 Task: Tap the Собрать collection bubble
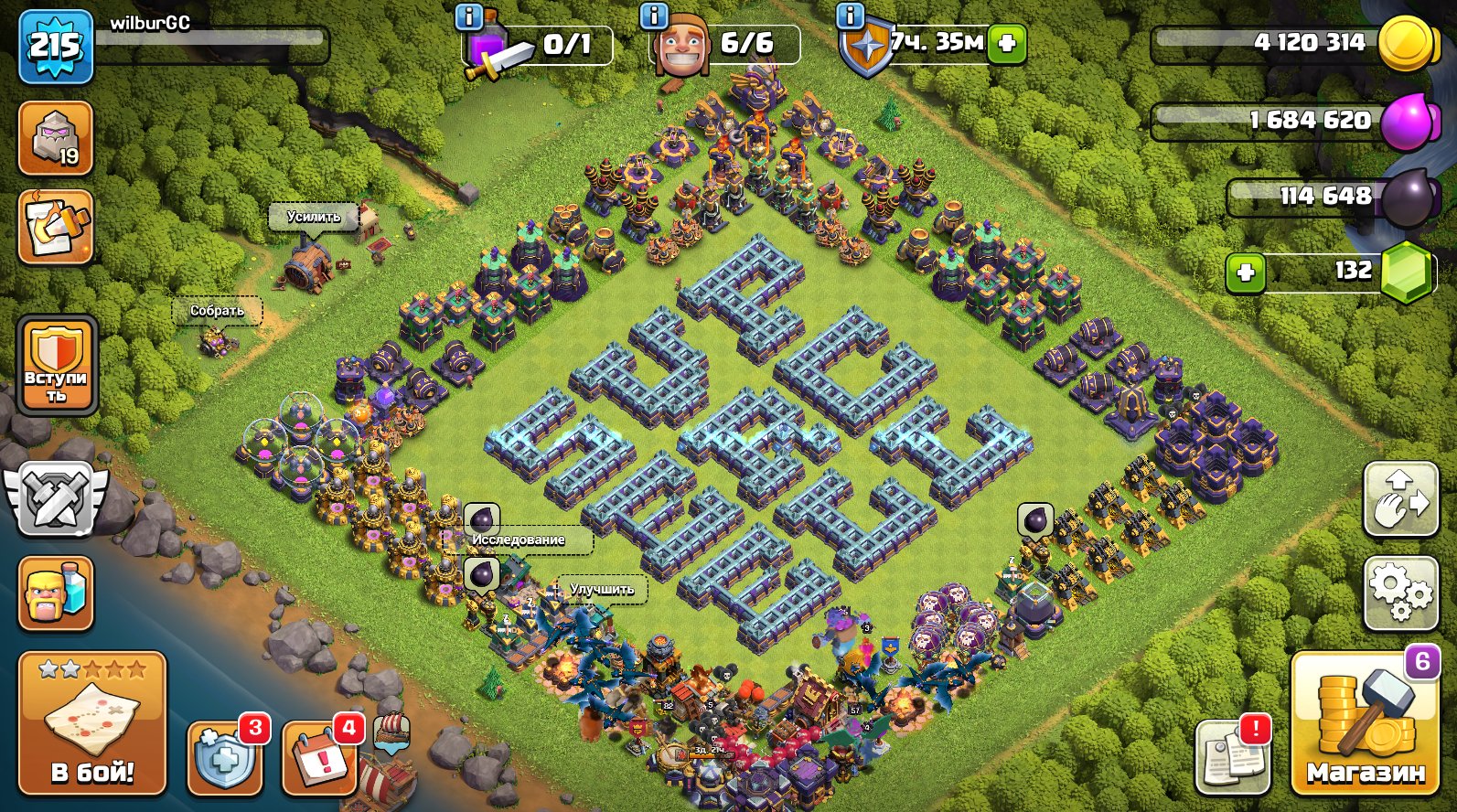click(x=217, y=312)
